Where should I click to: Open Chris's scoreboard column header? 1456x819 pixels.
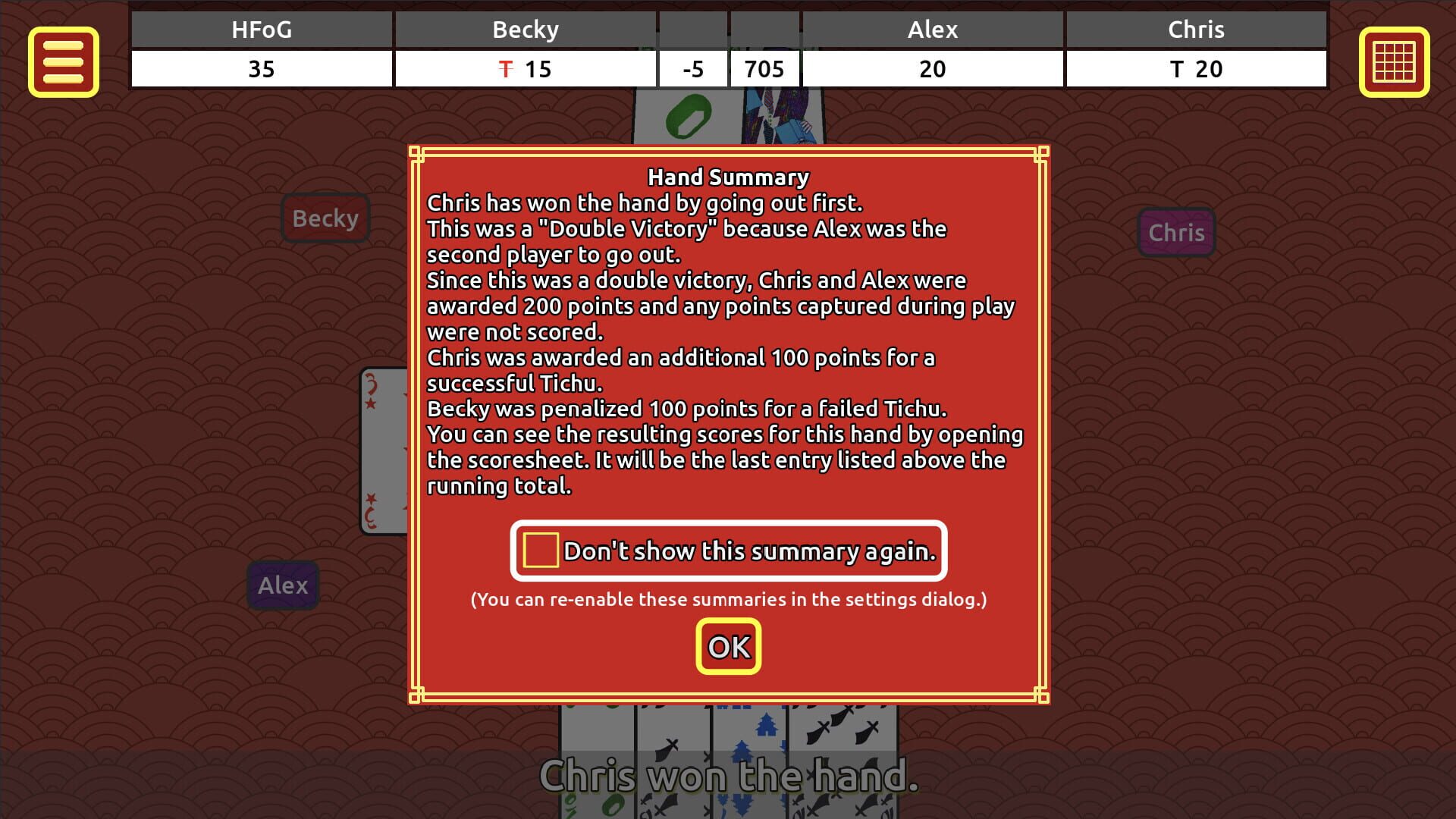(x=1197, y=30)
